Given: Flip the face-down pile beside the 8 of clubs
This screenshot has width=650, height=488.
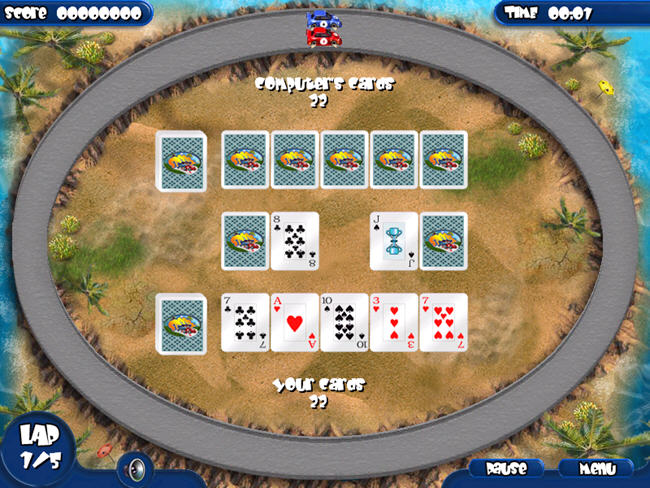Looking at the screenshot, I should [x=245, y=241].
